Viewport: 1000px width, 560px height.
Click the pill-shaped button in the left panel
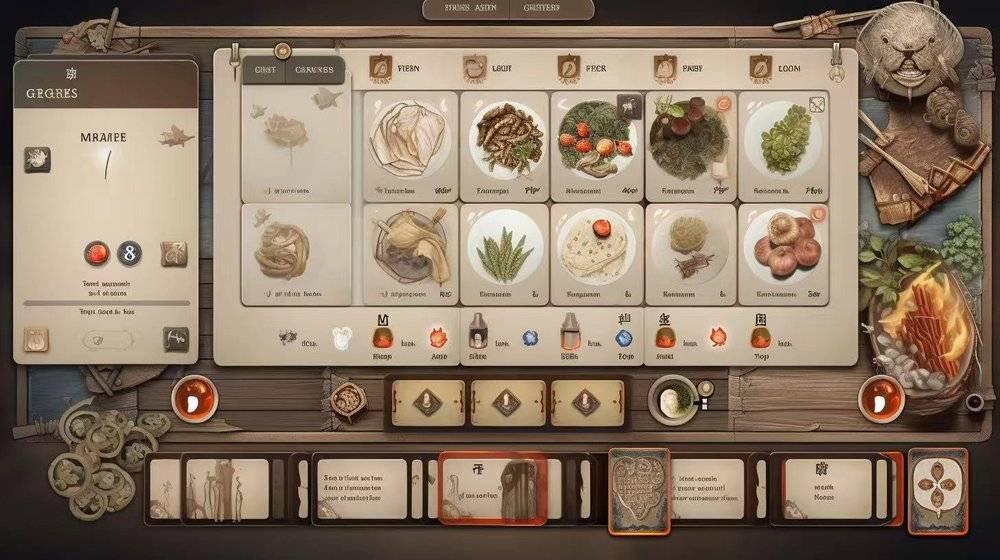106,339
